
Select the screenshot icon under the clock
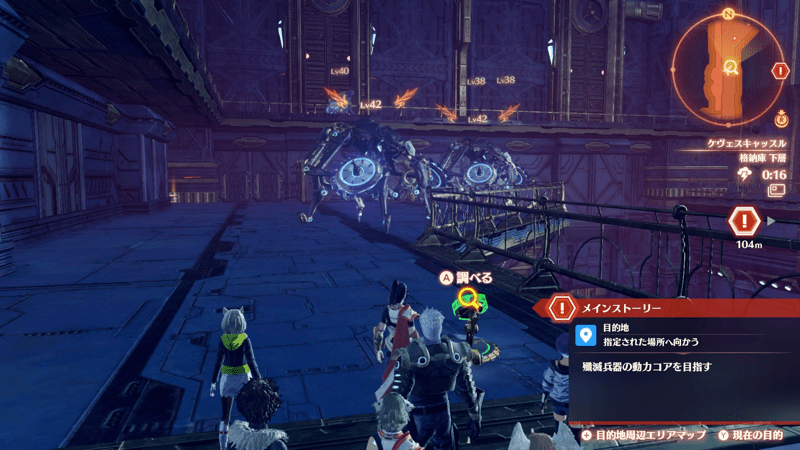tap(776, 189)
